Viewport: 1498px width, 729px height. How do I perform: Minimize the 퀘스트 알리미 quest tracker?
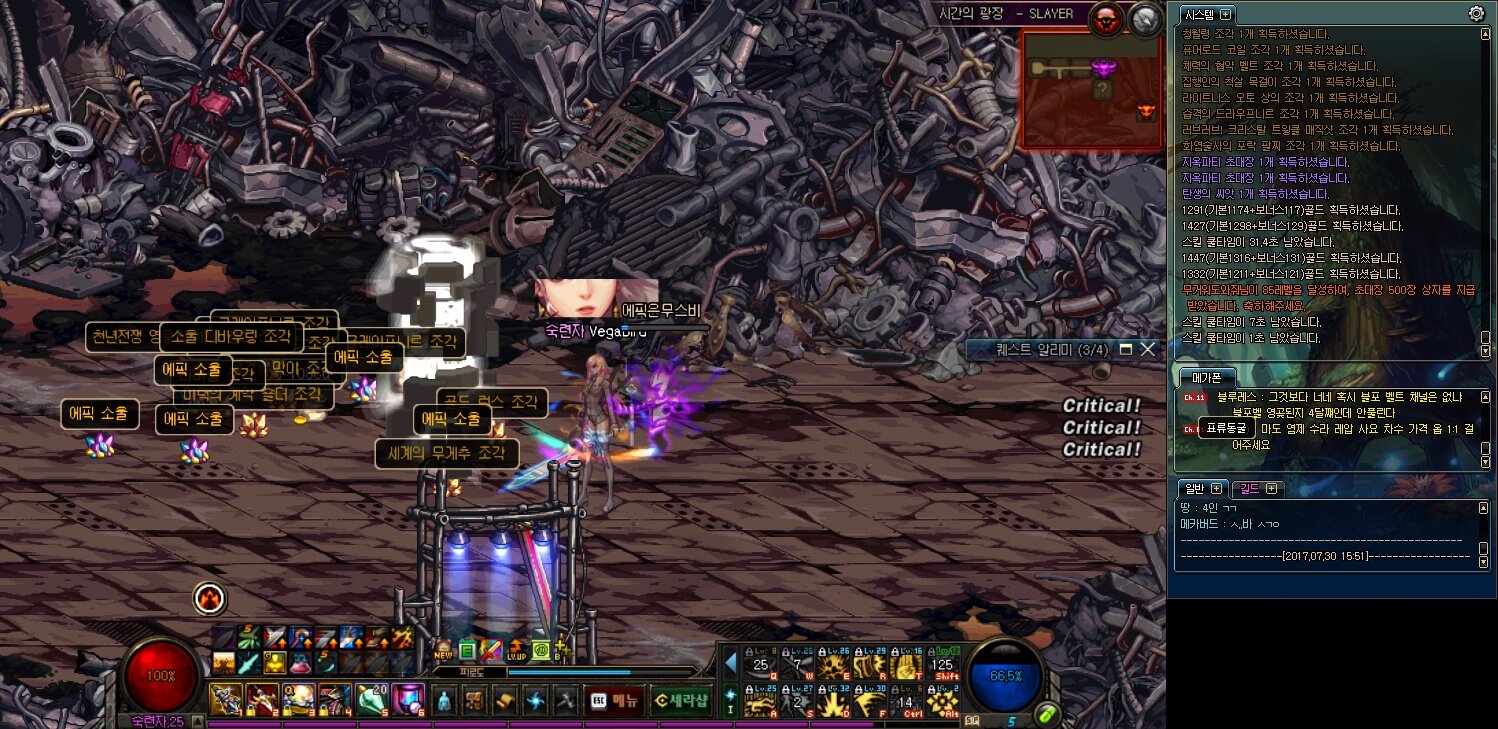click(x=1125, y=349)
